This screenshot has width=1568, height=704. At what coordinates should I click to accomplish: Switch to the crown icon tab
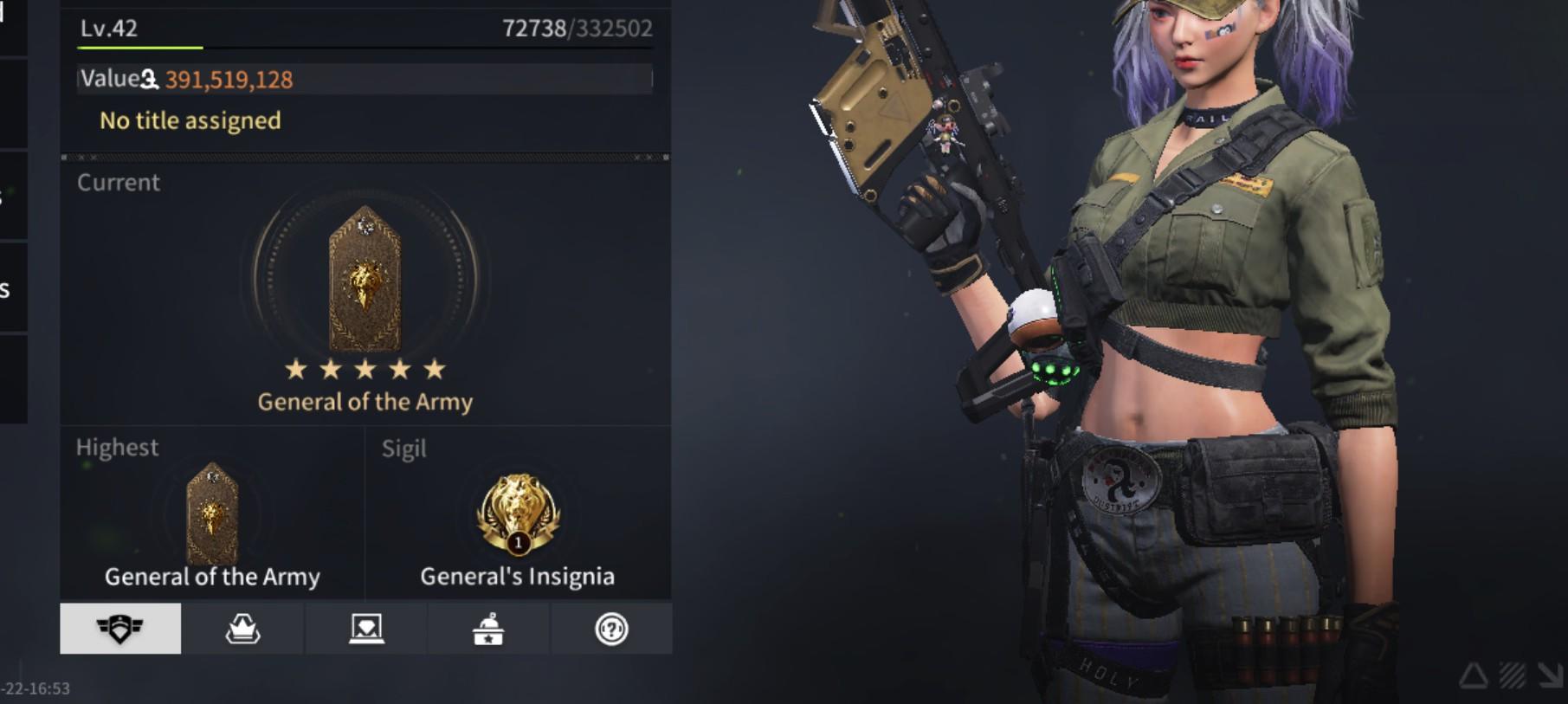tap(242, 629)
